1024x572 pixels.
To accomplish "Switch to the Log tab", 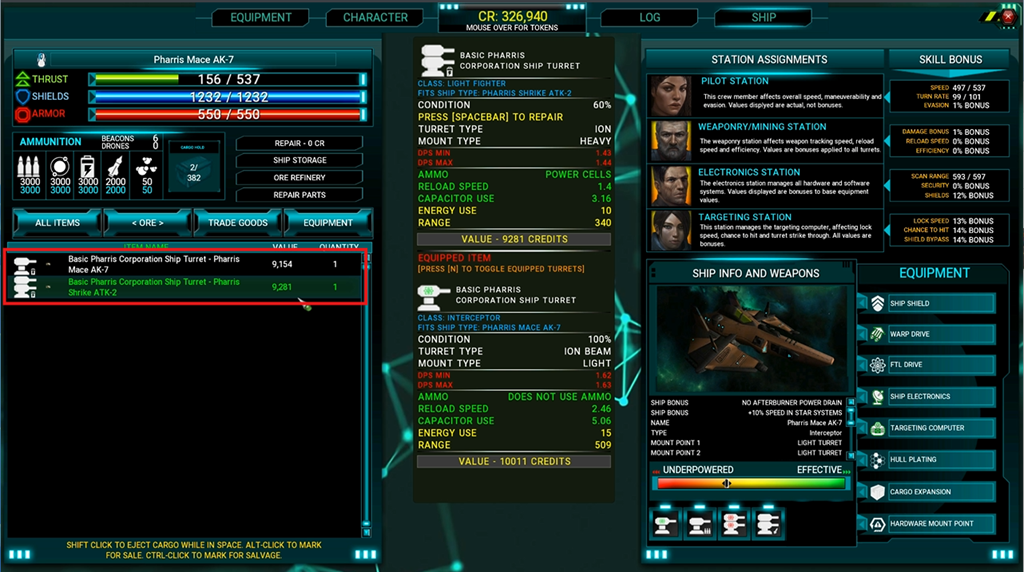I will pyautogui.click(x=650, y=17).
